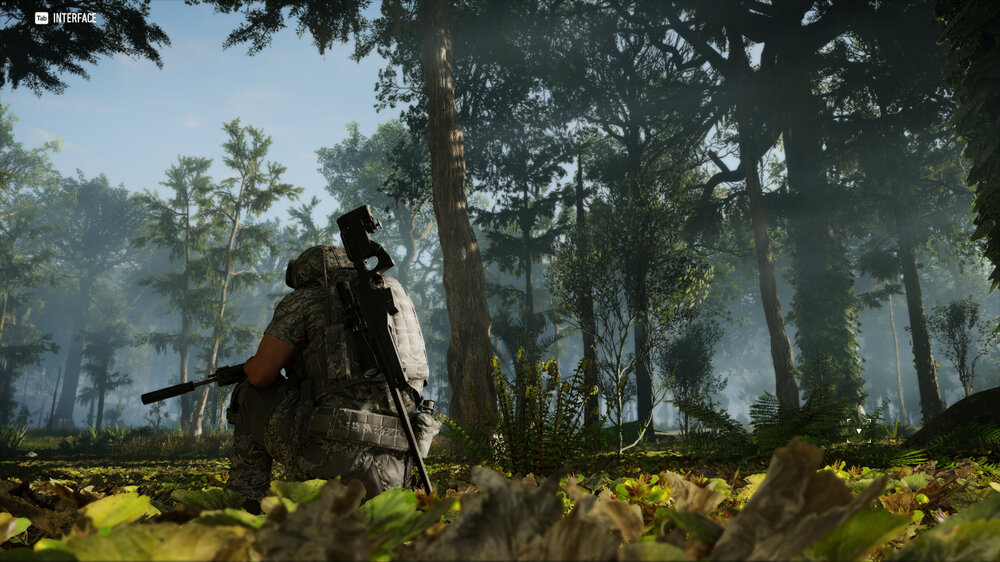Image resolution: width=1000 pixels, height=562 pixels.
Task: Select the bracketed triangle waypoint marker
Action: 857,431
